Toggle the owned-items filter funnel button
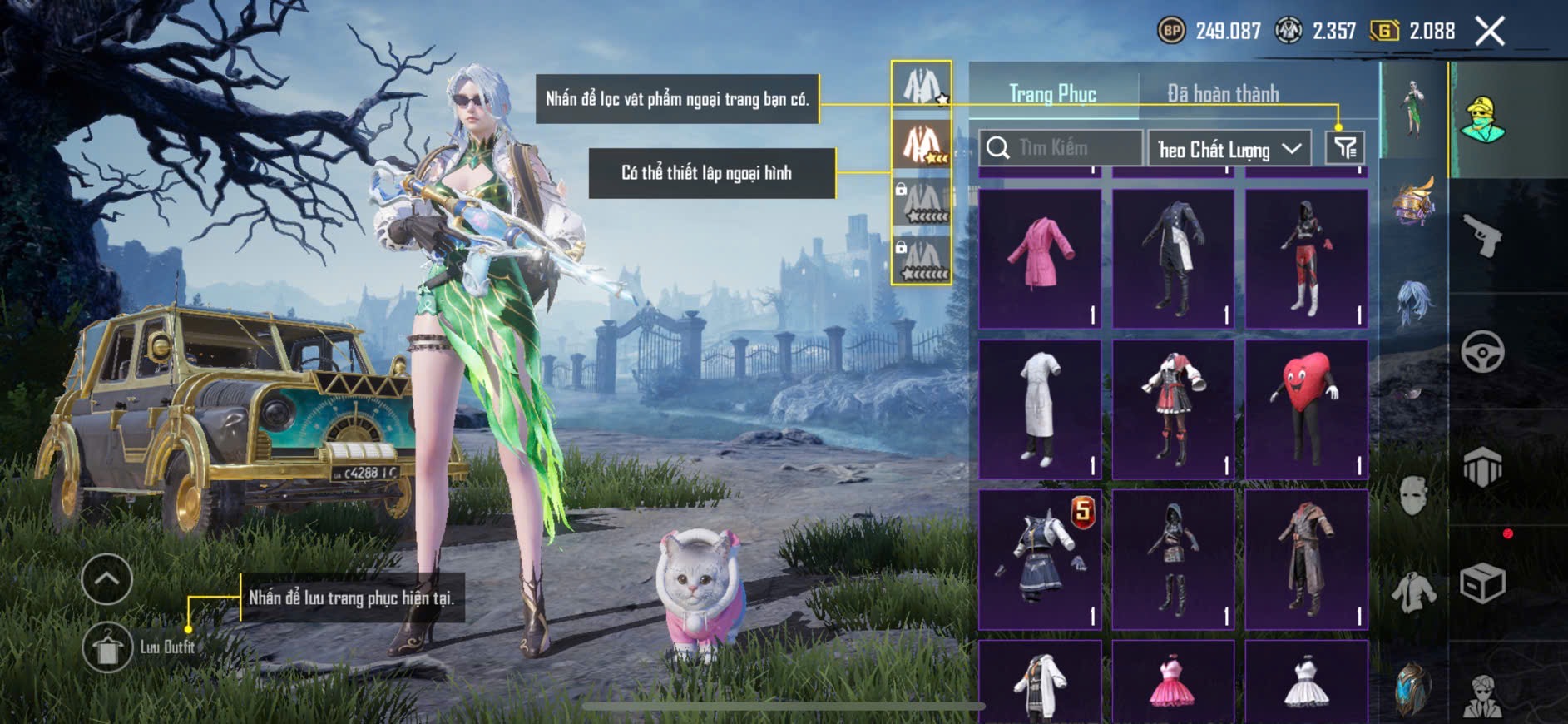The image size is (1568, 724). tap(1345, 148)
